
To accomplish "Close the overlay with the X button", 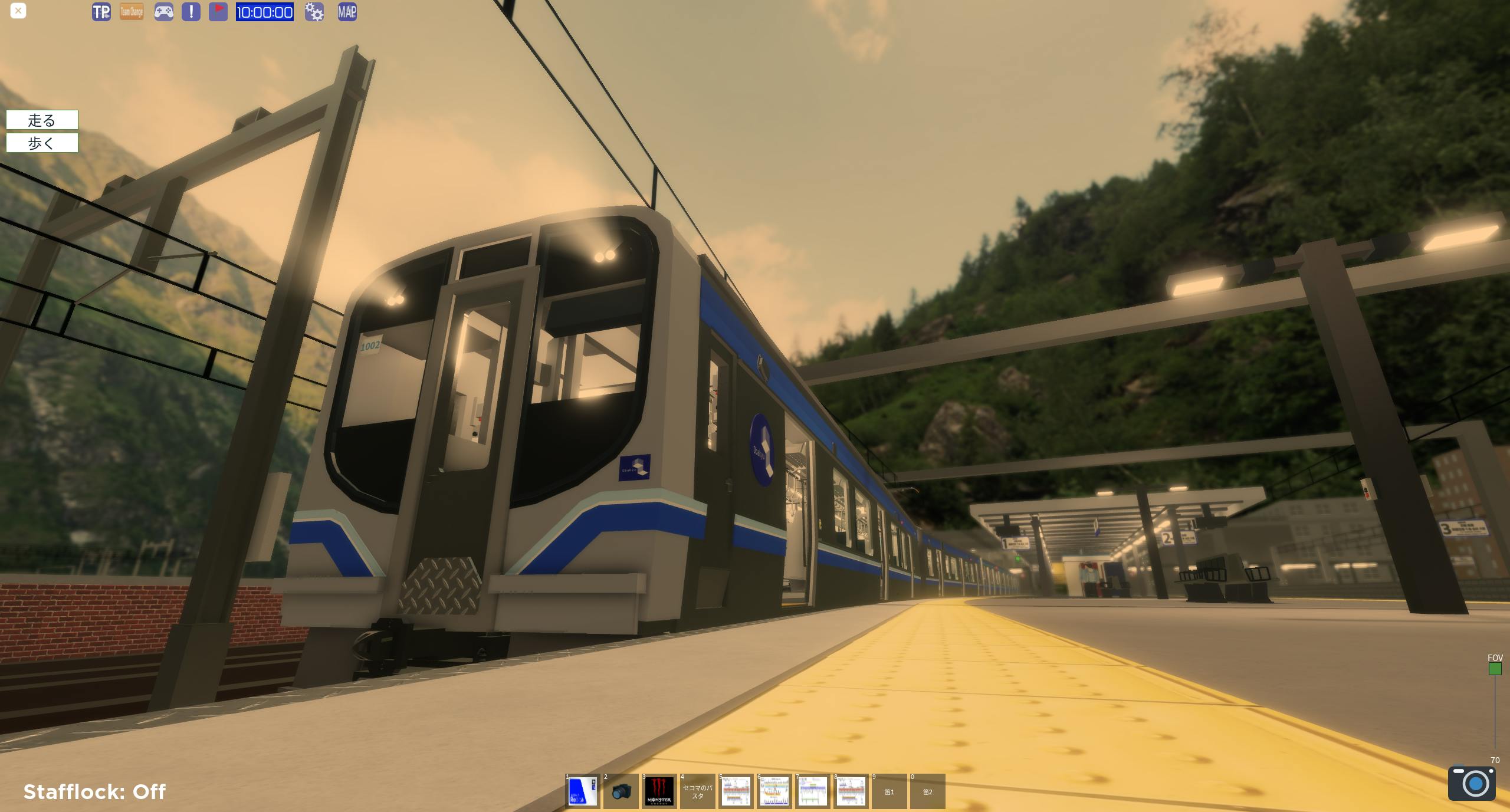I will (18, 11).
